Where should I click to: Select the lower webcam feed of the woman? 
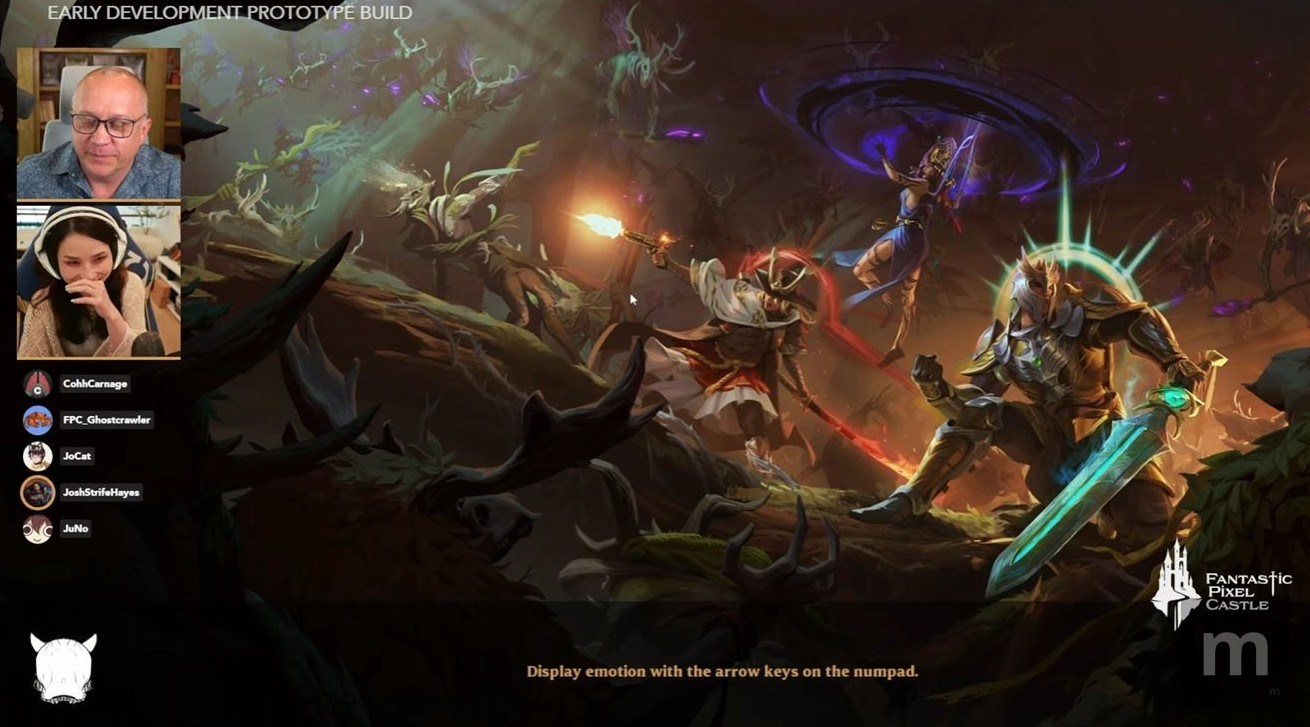click(99, 278)
